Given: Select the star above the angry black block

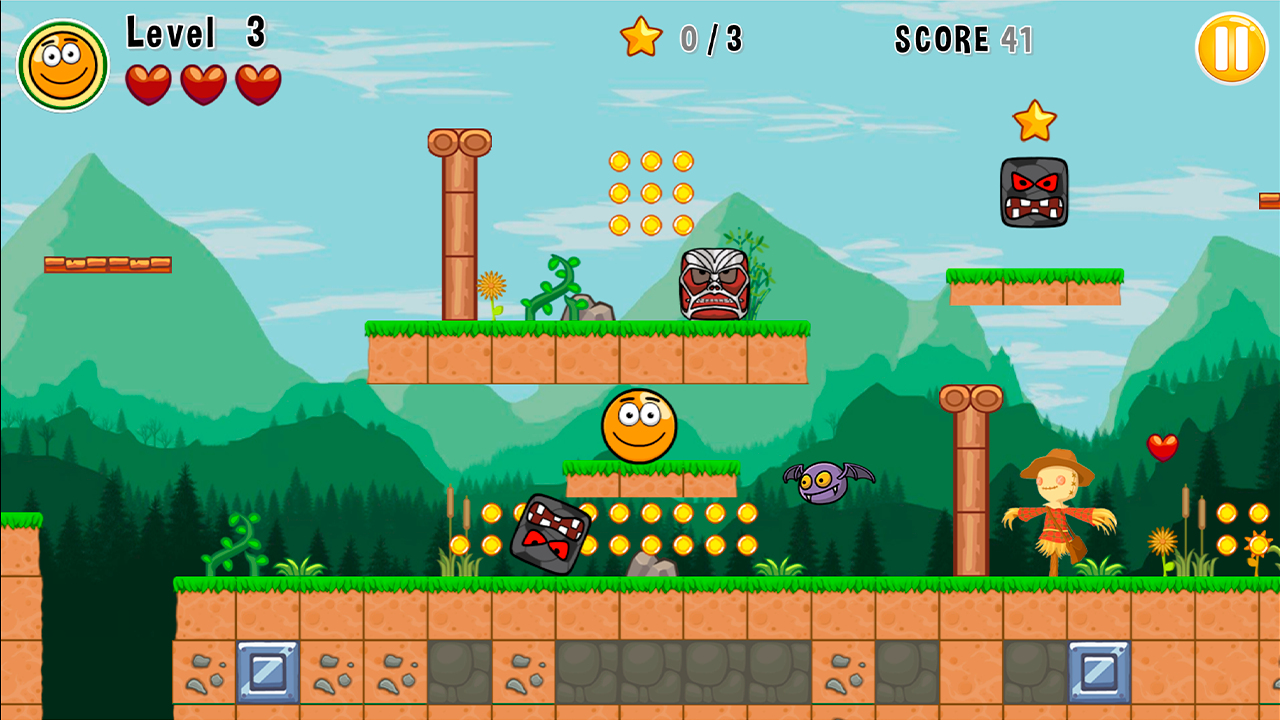Looking at the screenshot, I should (1035, 120).
